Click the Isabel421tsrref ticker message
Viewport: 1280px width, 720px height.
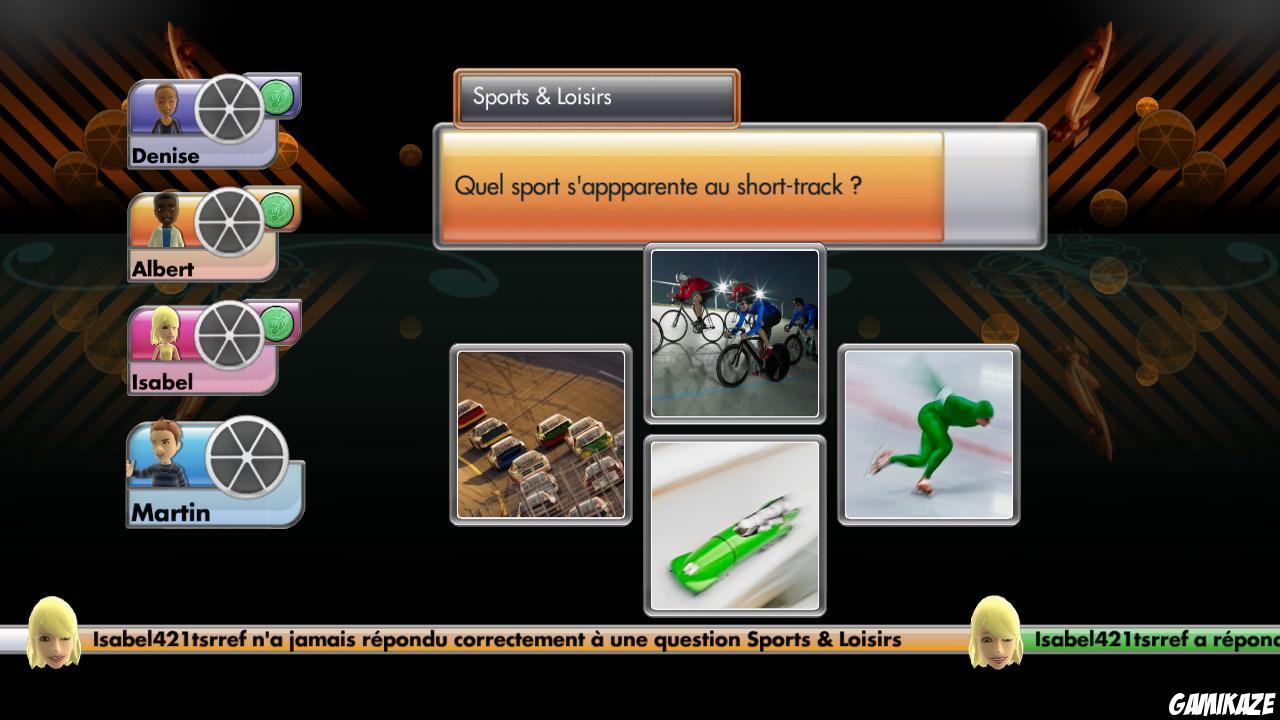pyautogui.click(x=498, y=638)
